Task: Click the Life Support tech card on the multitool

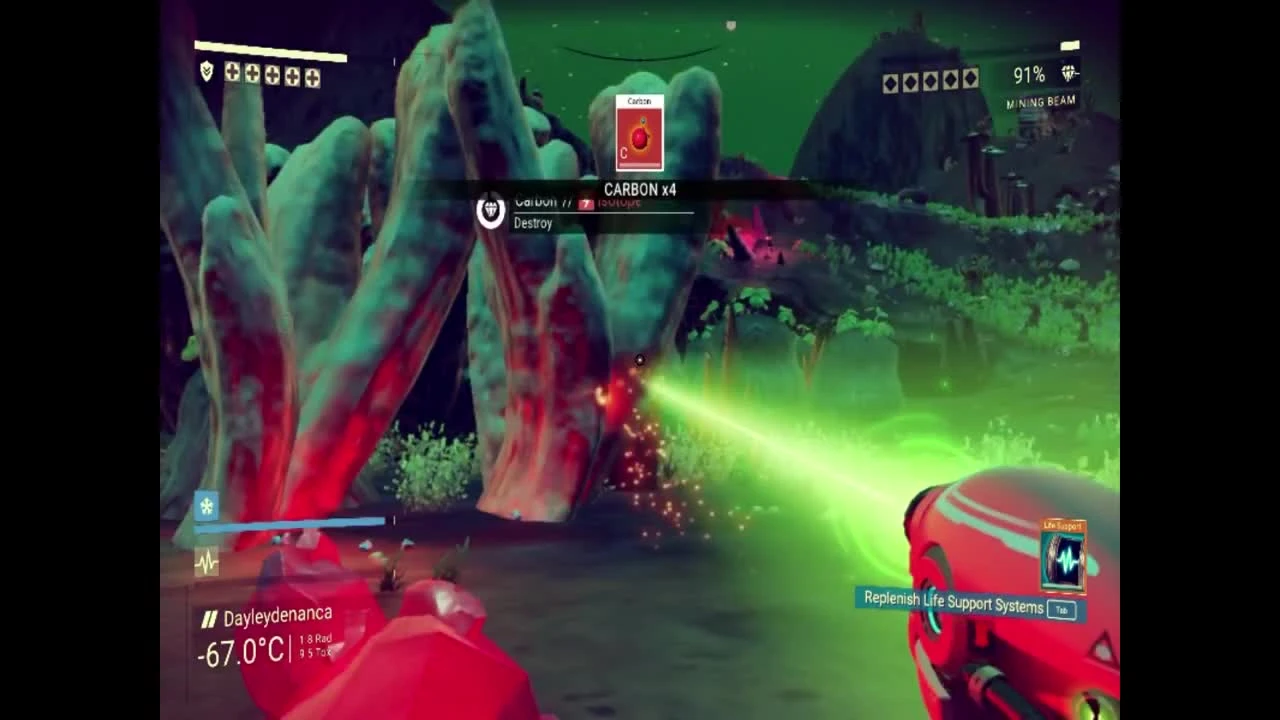Action: [1062, 558]
